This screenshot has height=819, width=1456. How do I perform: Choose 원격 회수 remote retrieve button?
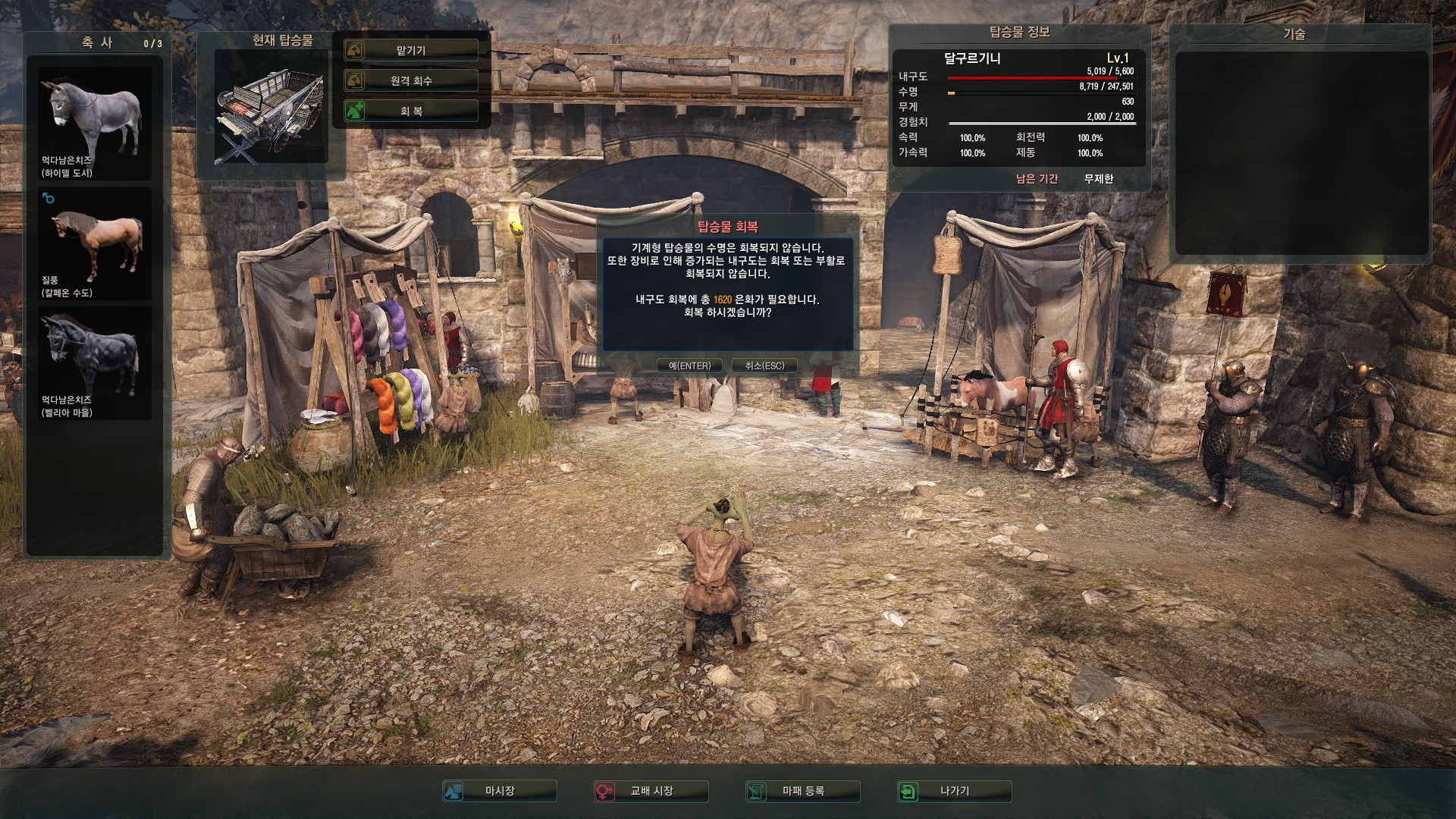[x=411, y=80]
